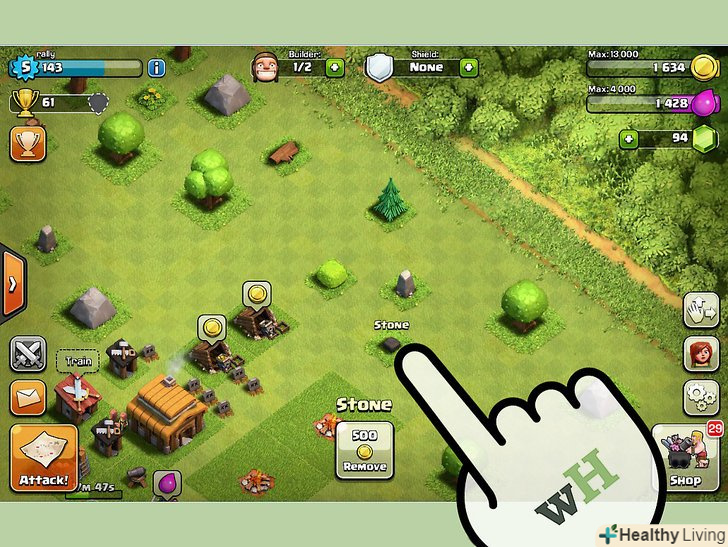Image resolution: width=728 pixels, height=547 pixels.
Task: Open the settings gears button
Action: (x=701, y=398)
